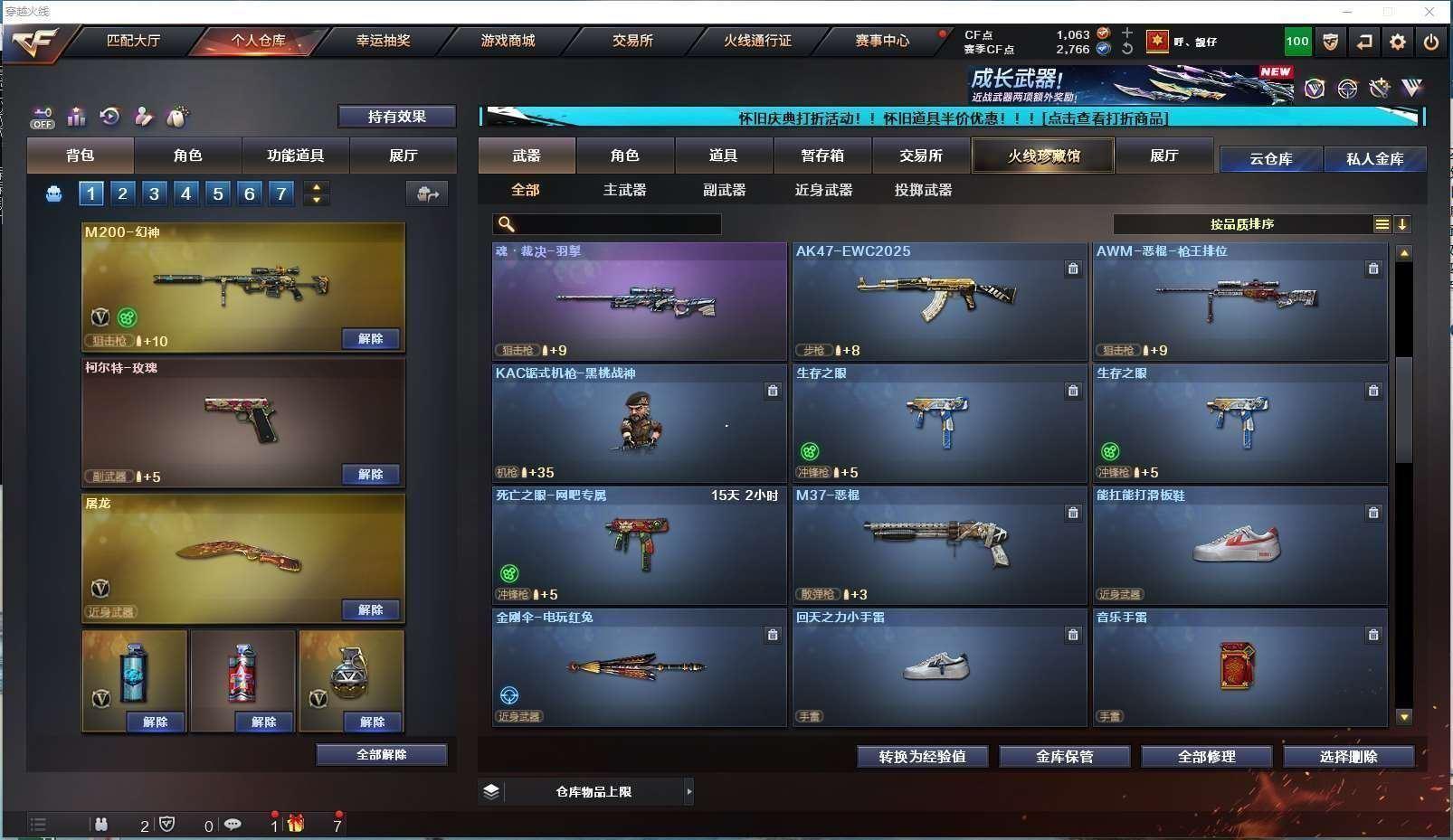Image resolution: width=1453 pixels, height=840 pixels.
Task: Open the 按品质排序 sort dropdown
Action: click(x=1241, y=224)
